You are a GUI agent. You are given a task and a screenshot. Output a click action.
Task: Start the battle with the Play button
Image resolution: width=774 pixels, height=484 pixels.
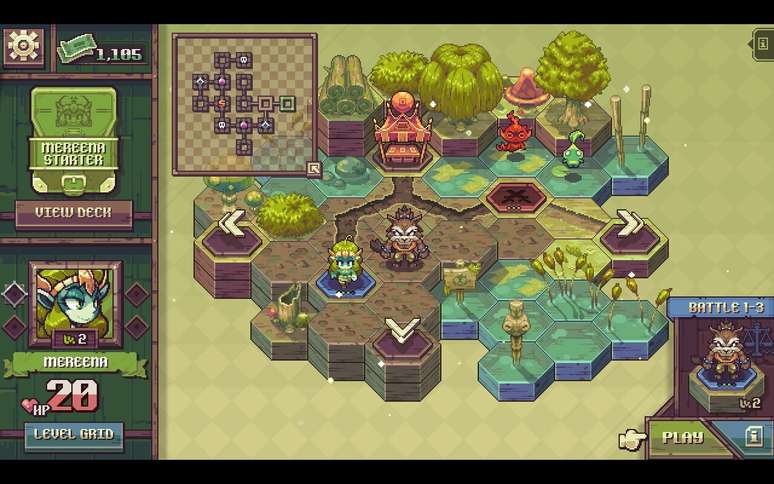(683, 437)
